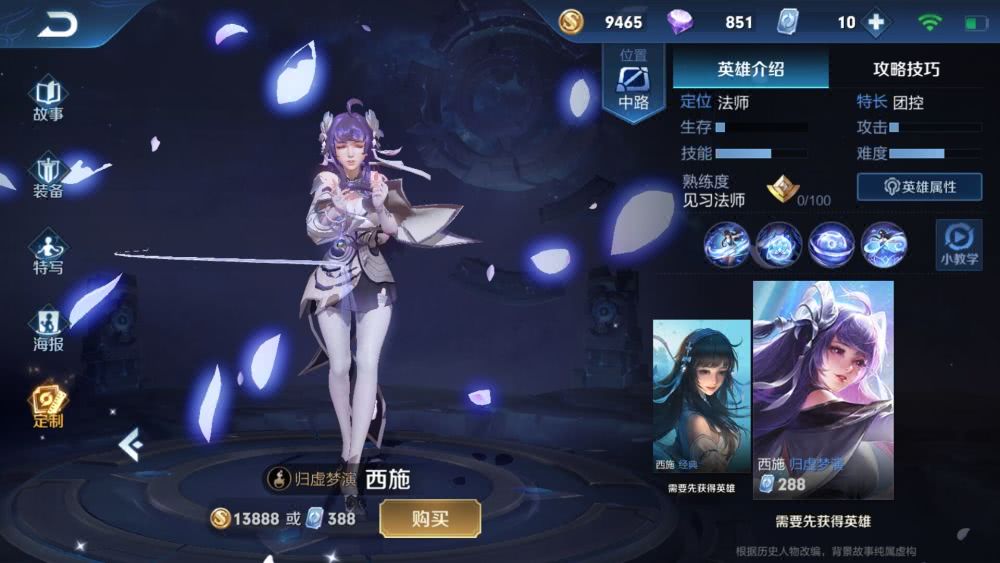Open the 海报 poster view
Image resolution: width=1000 pixels, height=563 pixels.
pyautogui.click(x=48, y=329)
